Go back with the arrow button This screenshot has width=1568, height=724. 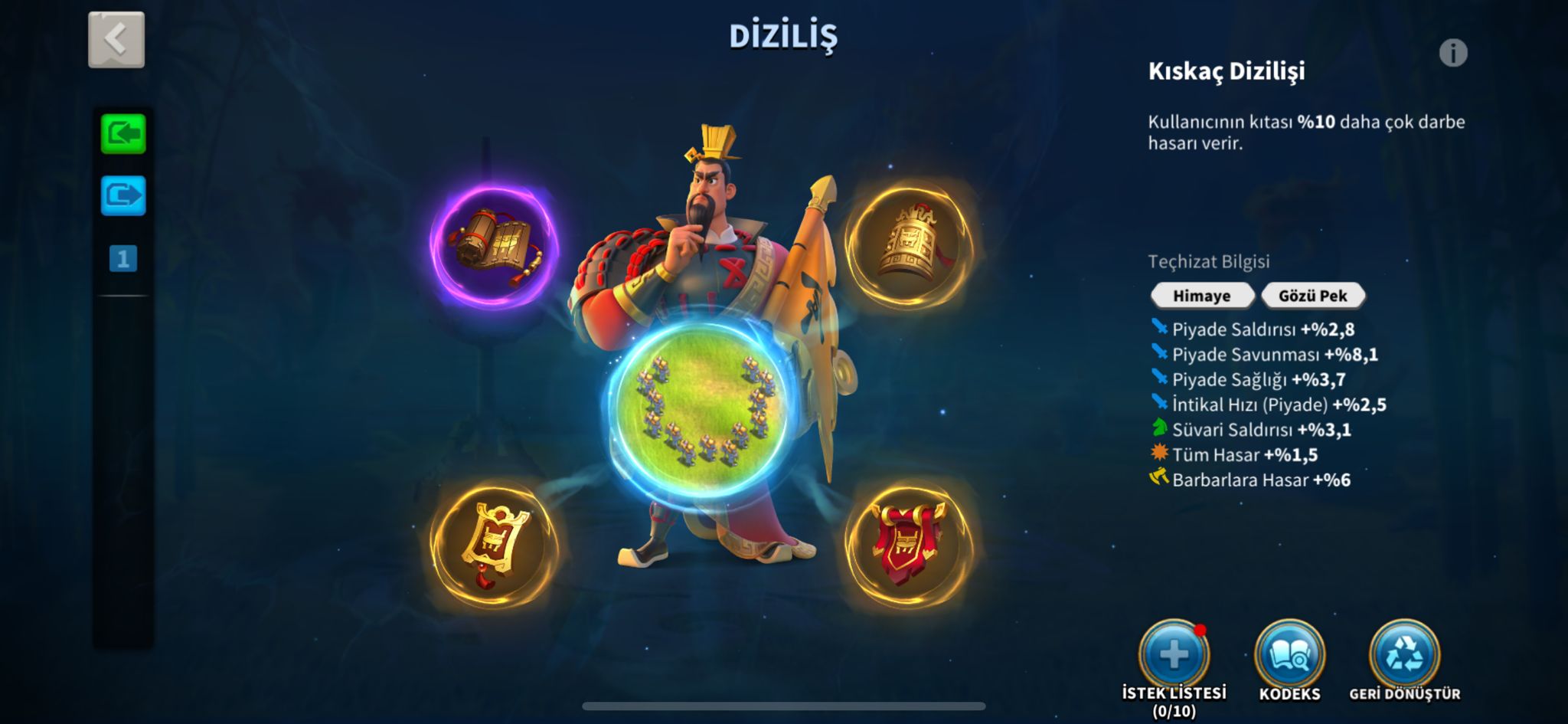coord(116,40)
